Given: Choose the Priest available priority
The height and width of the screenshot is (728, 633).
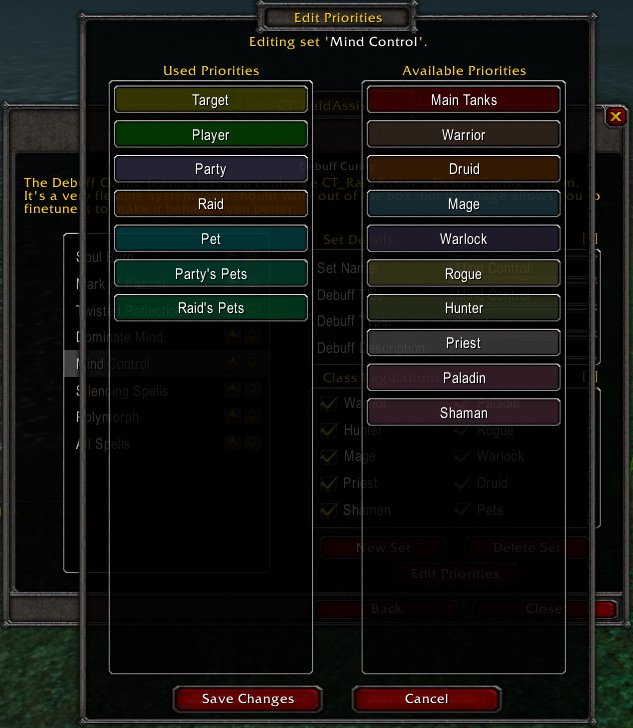Looking at the screenshot, I should pos(463,343).
